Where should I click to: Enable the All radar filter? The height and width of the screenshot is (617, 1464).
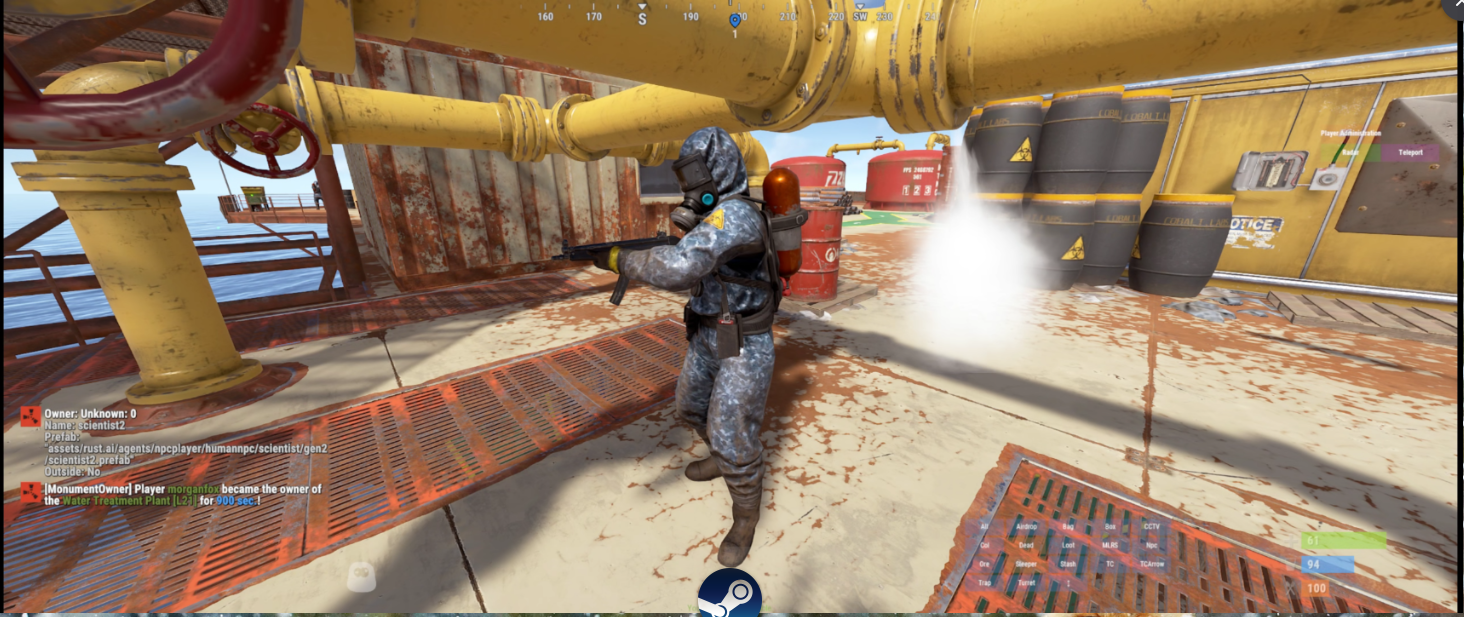[984, 526]
